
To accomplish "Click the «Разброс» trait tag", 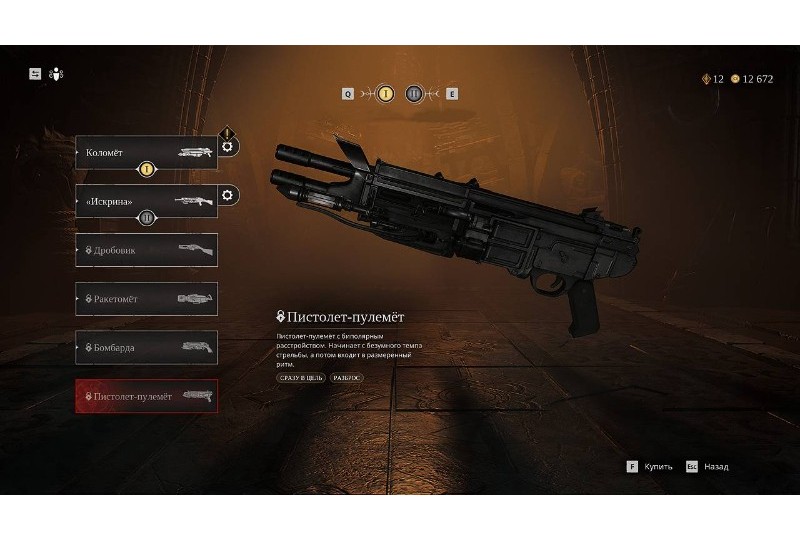I will click(x=347, y=377).
